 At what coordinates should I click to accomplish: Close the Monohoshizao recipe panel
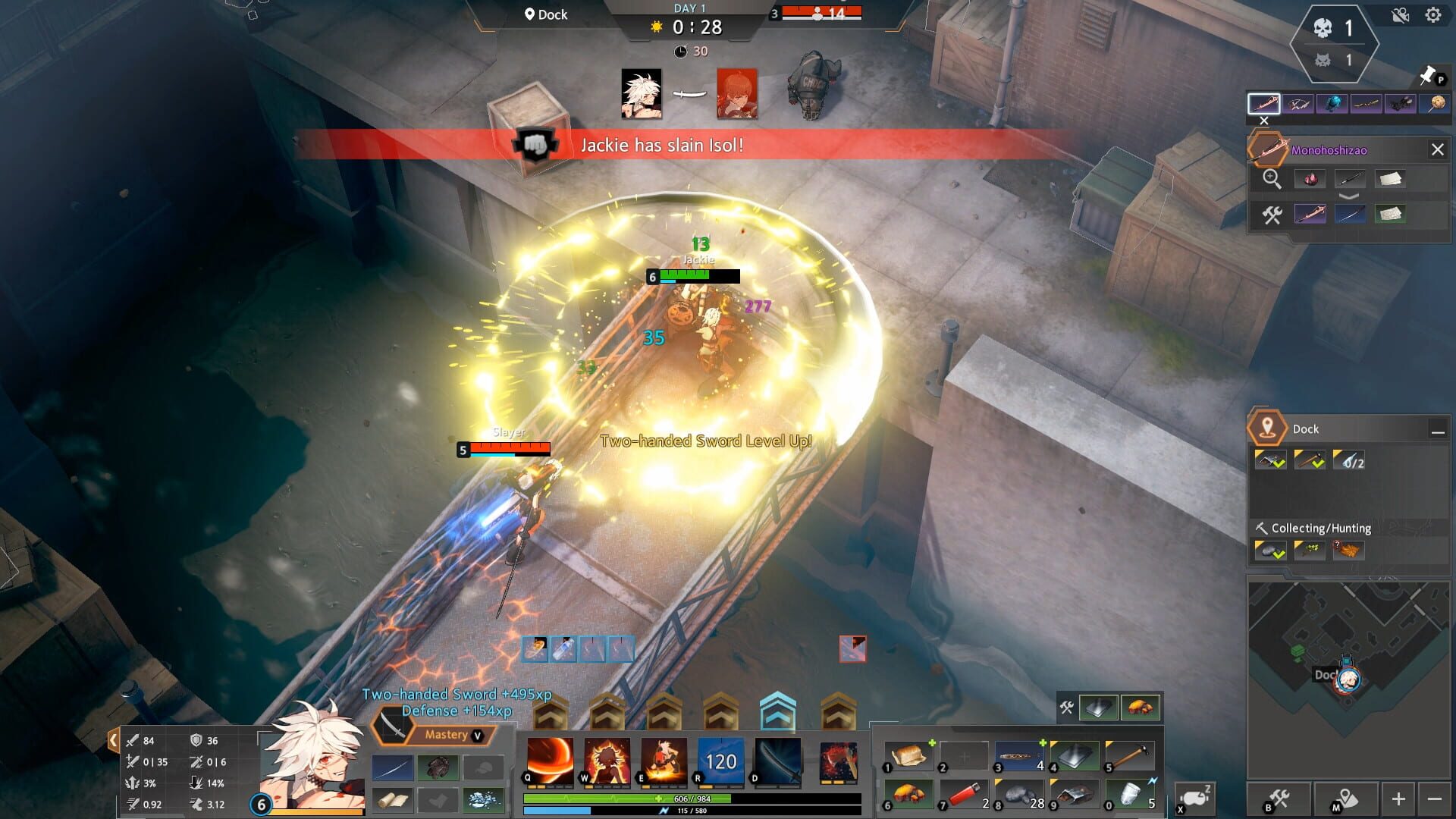(x=1438, y=149)
